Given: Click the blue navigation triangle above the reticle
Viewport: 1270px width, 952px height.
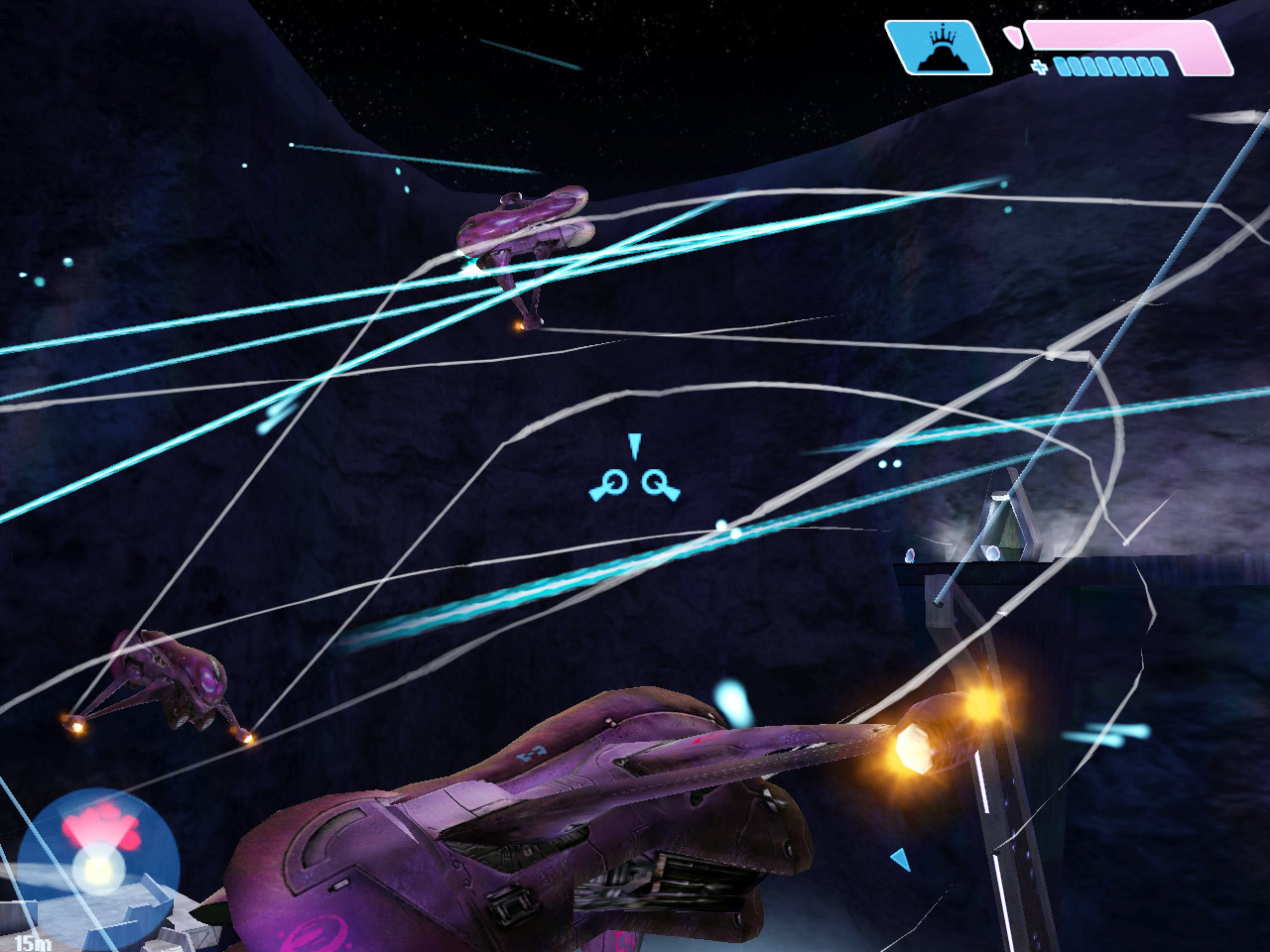Looking at the screenshot, I should (x=635, y=444).
